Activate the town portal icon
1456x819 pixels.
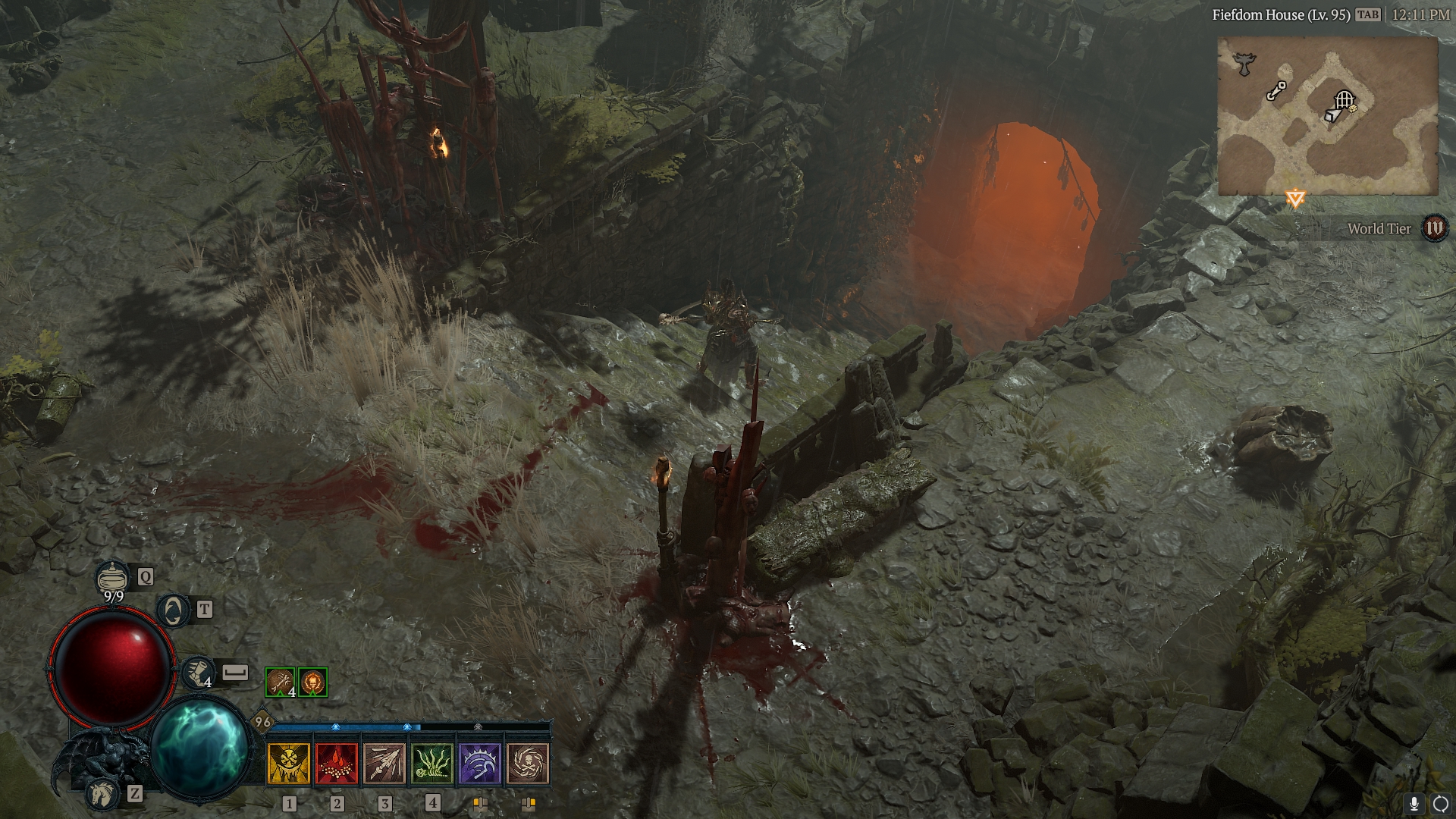click(174, 610)
